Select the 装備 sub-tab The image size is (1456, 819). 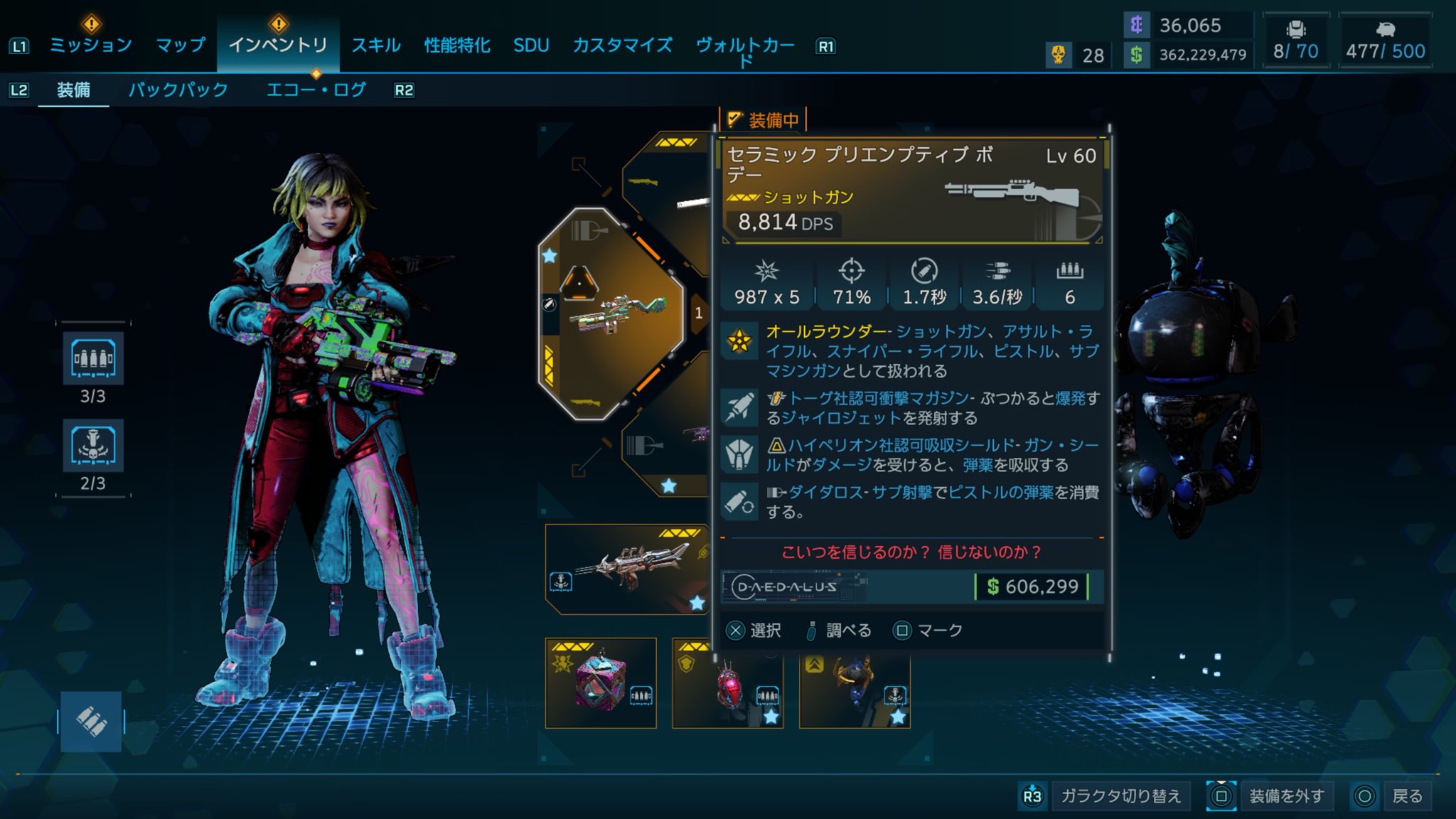coord(73,90)
